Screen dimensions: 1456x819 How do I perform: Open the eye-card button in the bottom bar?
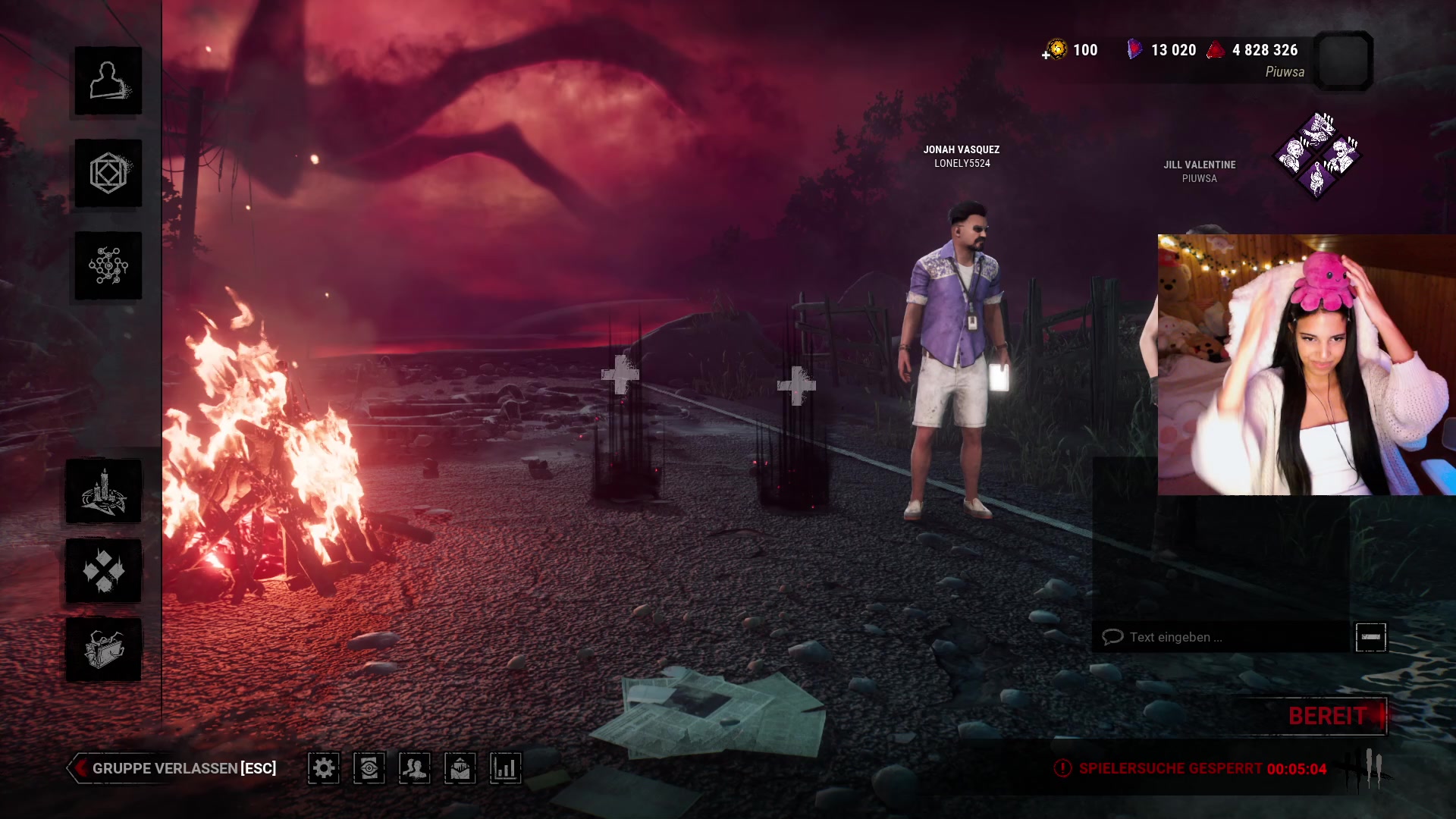tap(369, 768)
